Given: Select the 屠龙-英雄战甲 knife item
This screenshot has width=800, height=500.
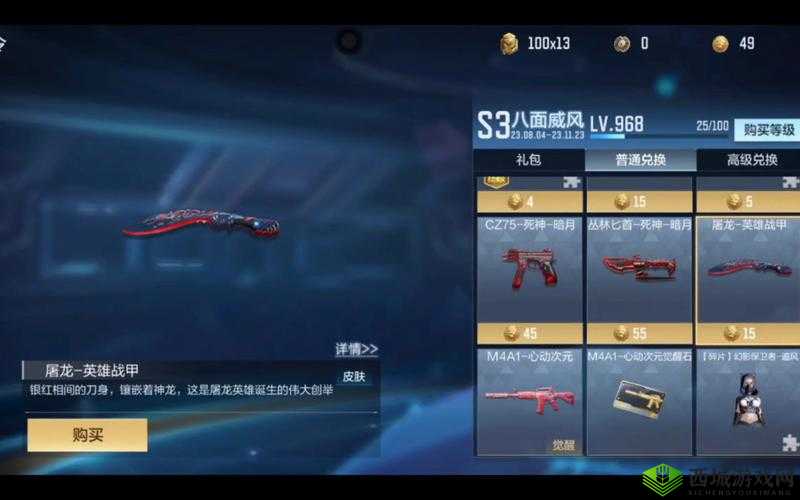Looking at the screenshot, I should 749,268.
